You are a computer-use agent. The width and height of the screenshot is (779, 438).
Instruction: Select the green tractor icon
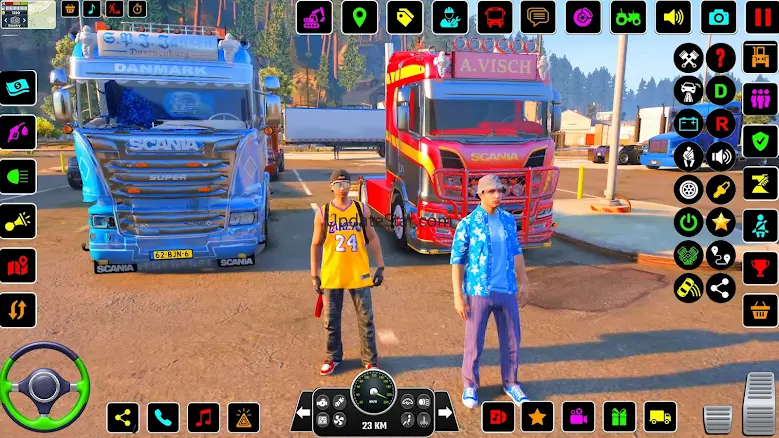pyautogui.click(x=628, y=17)
